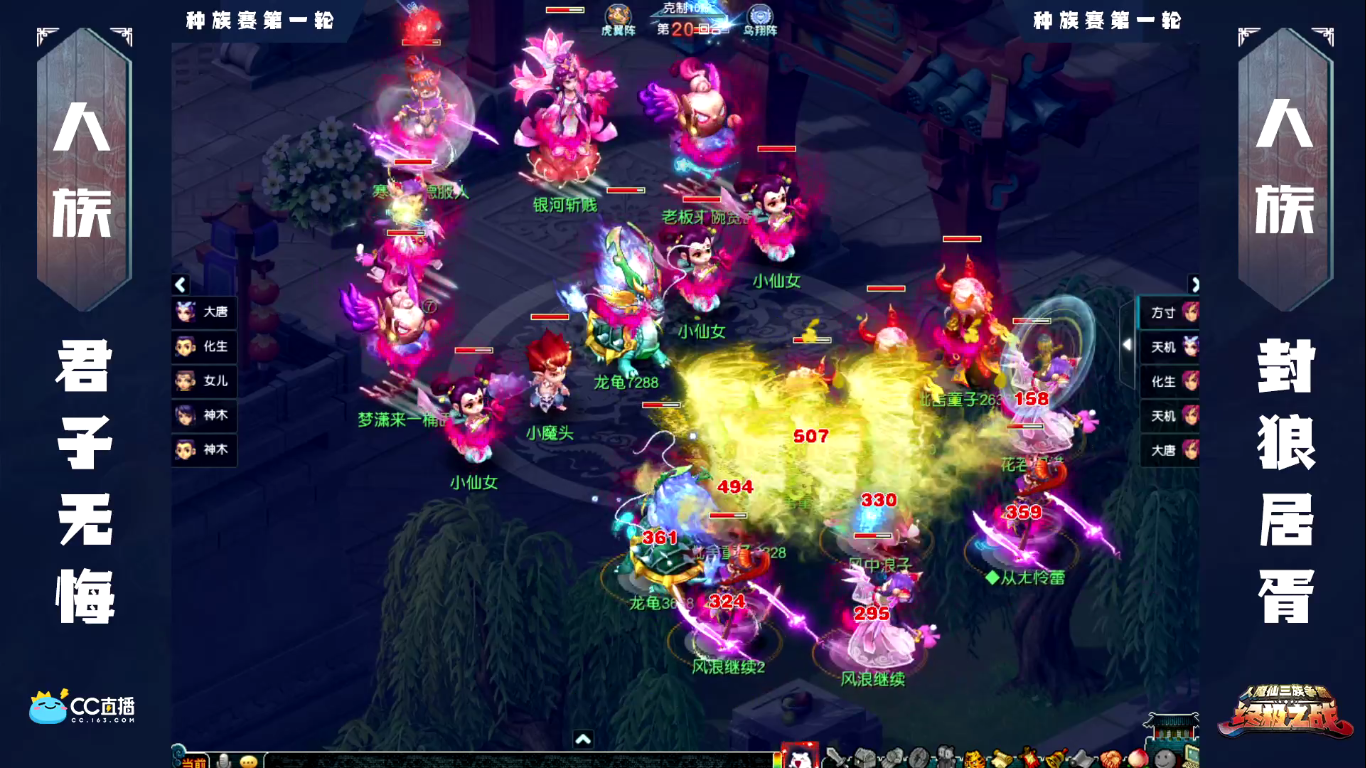This screenshot has height=768, width=1366.
Task: Open the speech bubble chat icon
Action: pyautogui.click(x=248, y=761)
